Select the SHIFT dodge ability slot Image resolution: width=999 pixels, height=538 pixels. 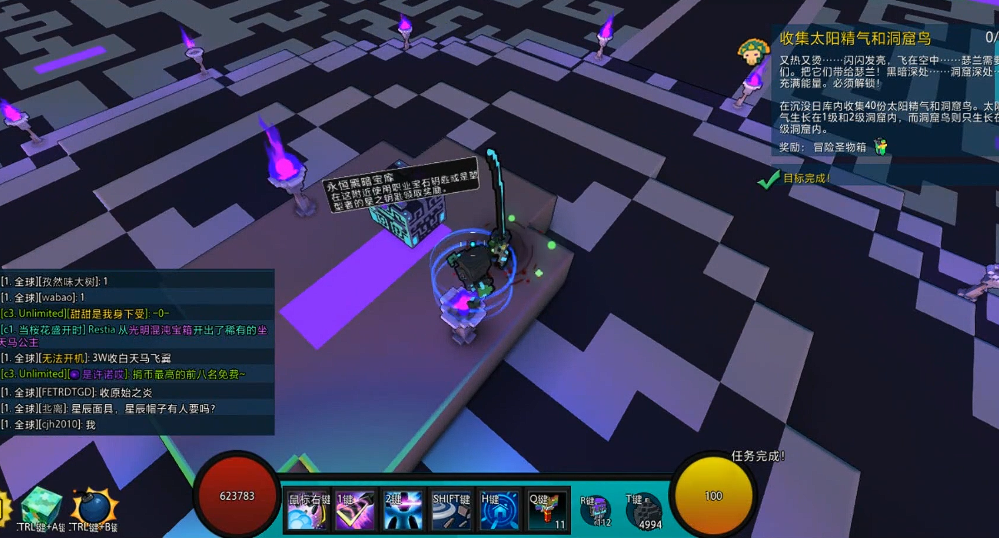451,510
